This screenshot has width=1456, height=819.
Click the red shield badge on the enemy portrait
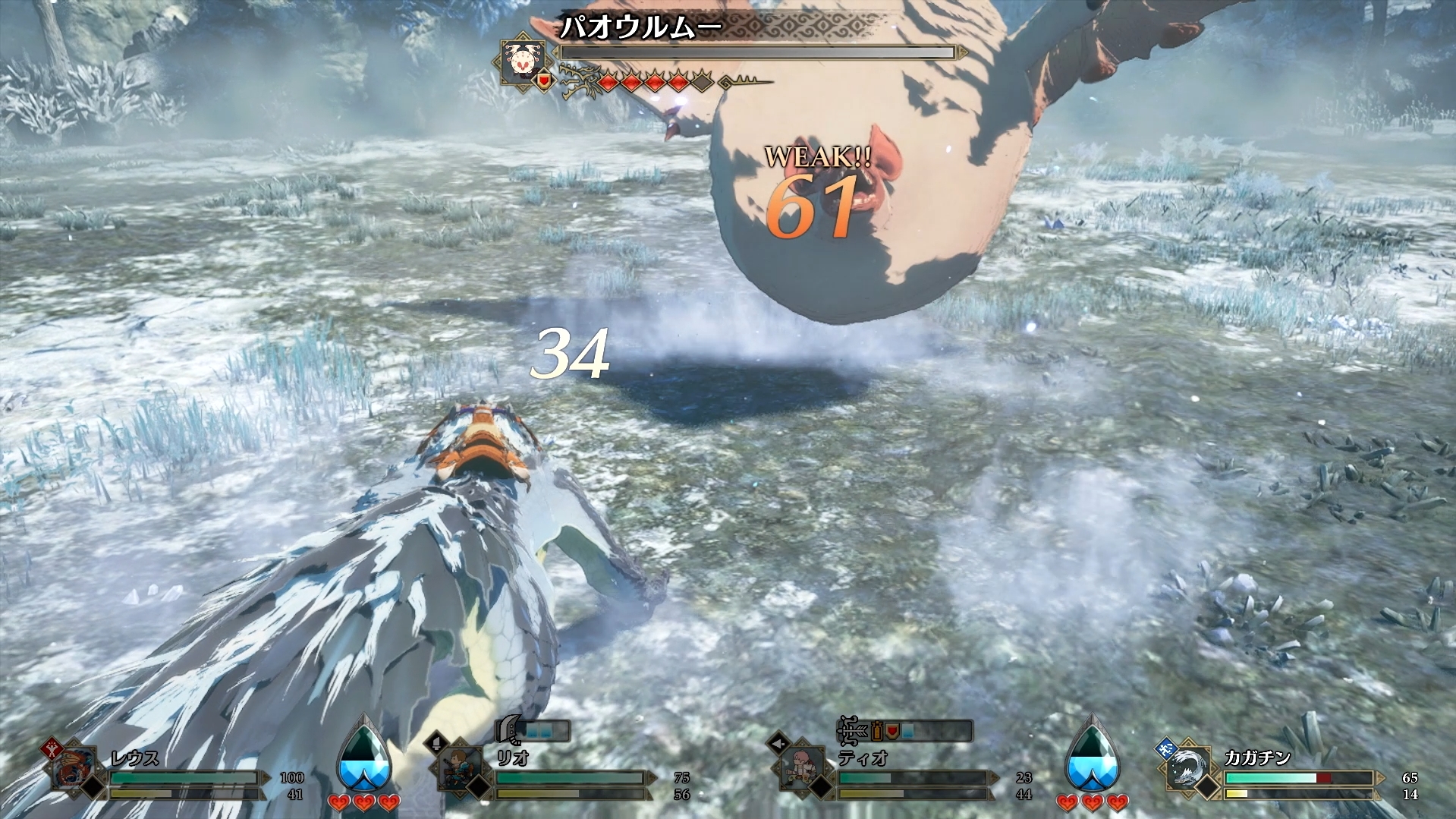click(544, 79)
